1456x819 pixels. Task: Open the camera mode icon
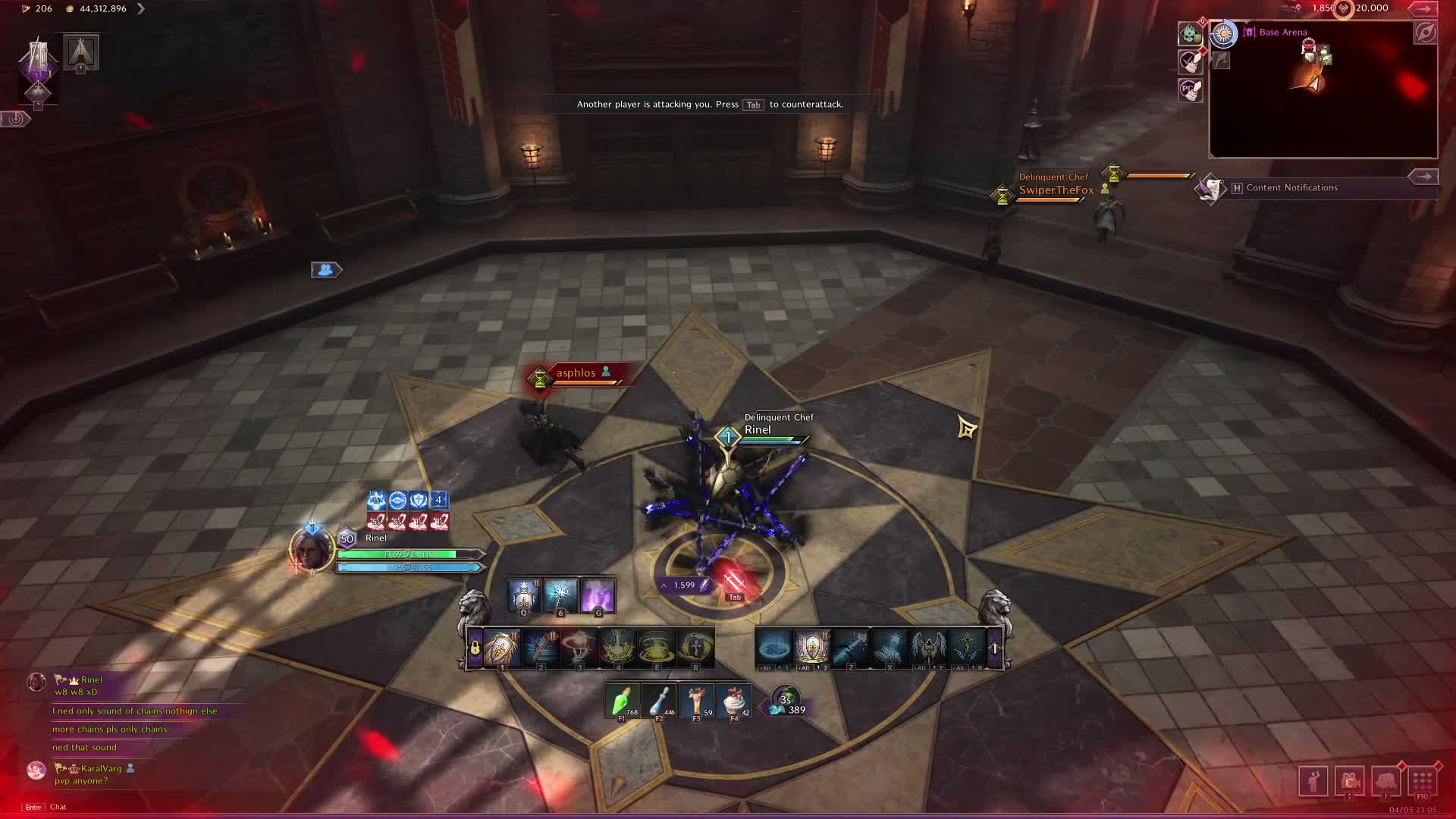[x=1349, y=780]
